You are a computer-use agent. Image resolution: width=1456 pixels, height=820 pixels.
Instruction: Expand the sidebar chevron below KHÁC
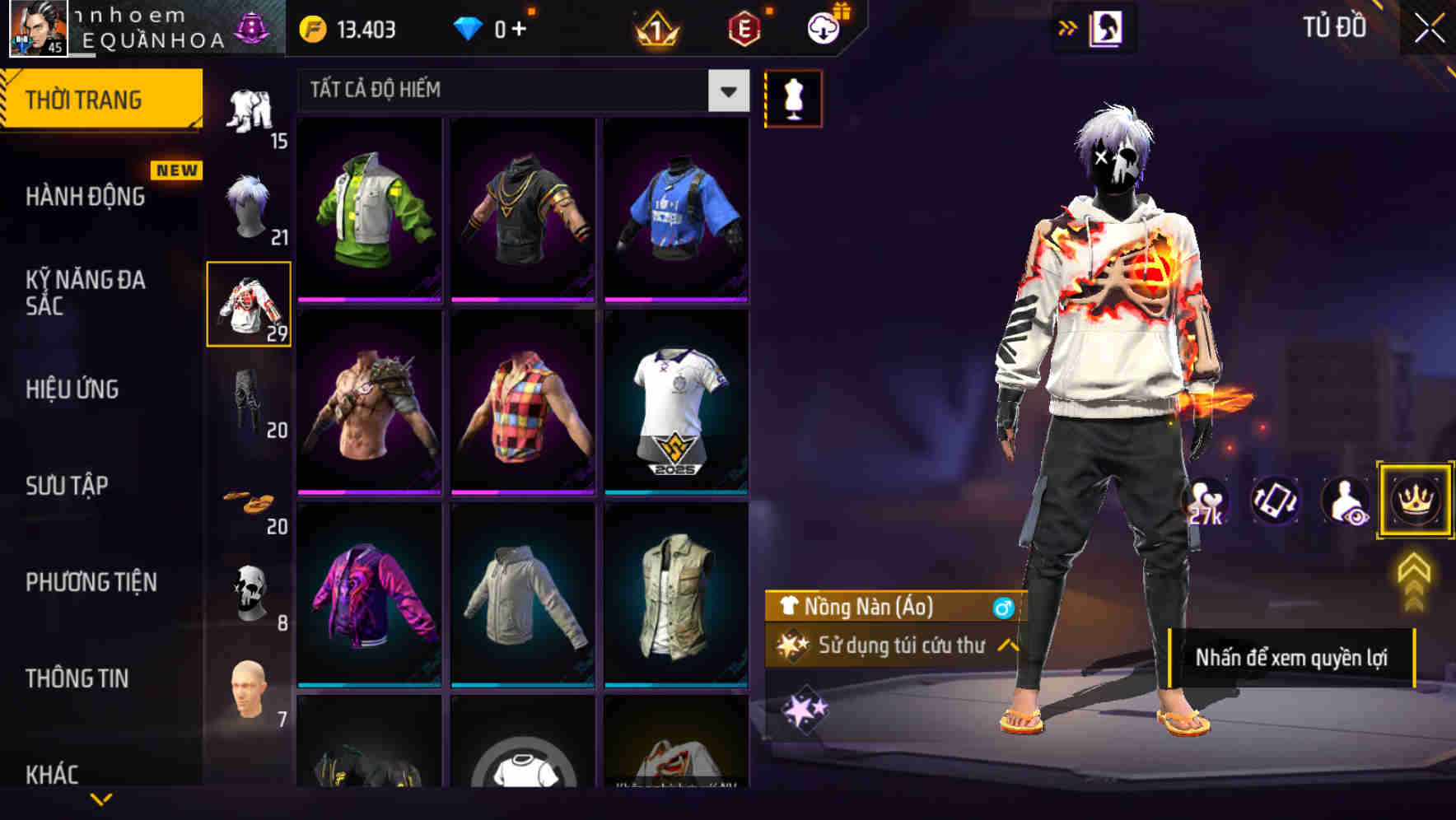[102, 799]
